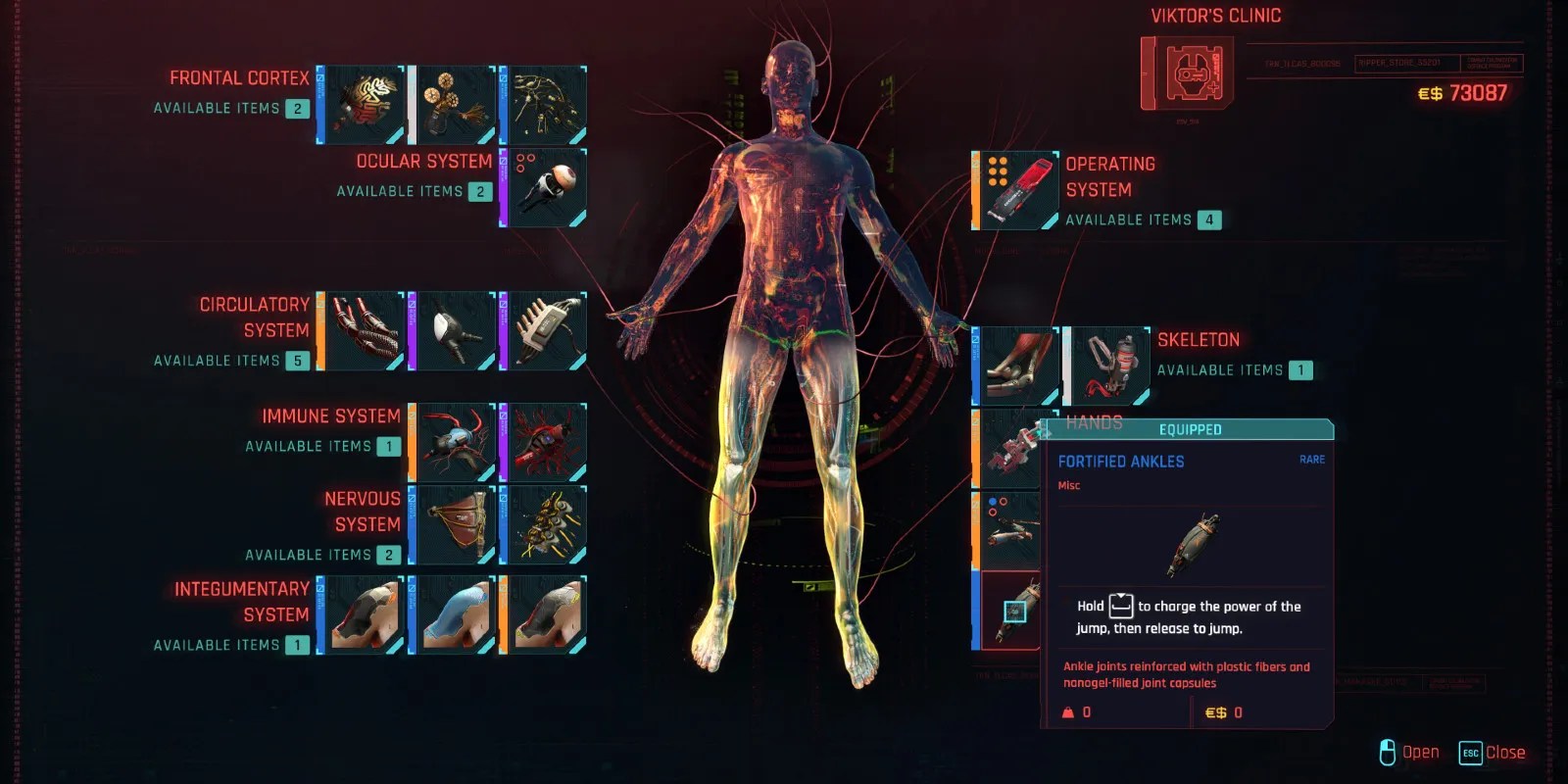Screen dimensions: 1568x784
Task: Select the membrane implant in Nervous System
Action: [454, 526]
